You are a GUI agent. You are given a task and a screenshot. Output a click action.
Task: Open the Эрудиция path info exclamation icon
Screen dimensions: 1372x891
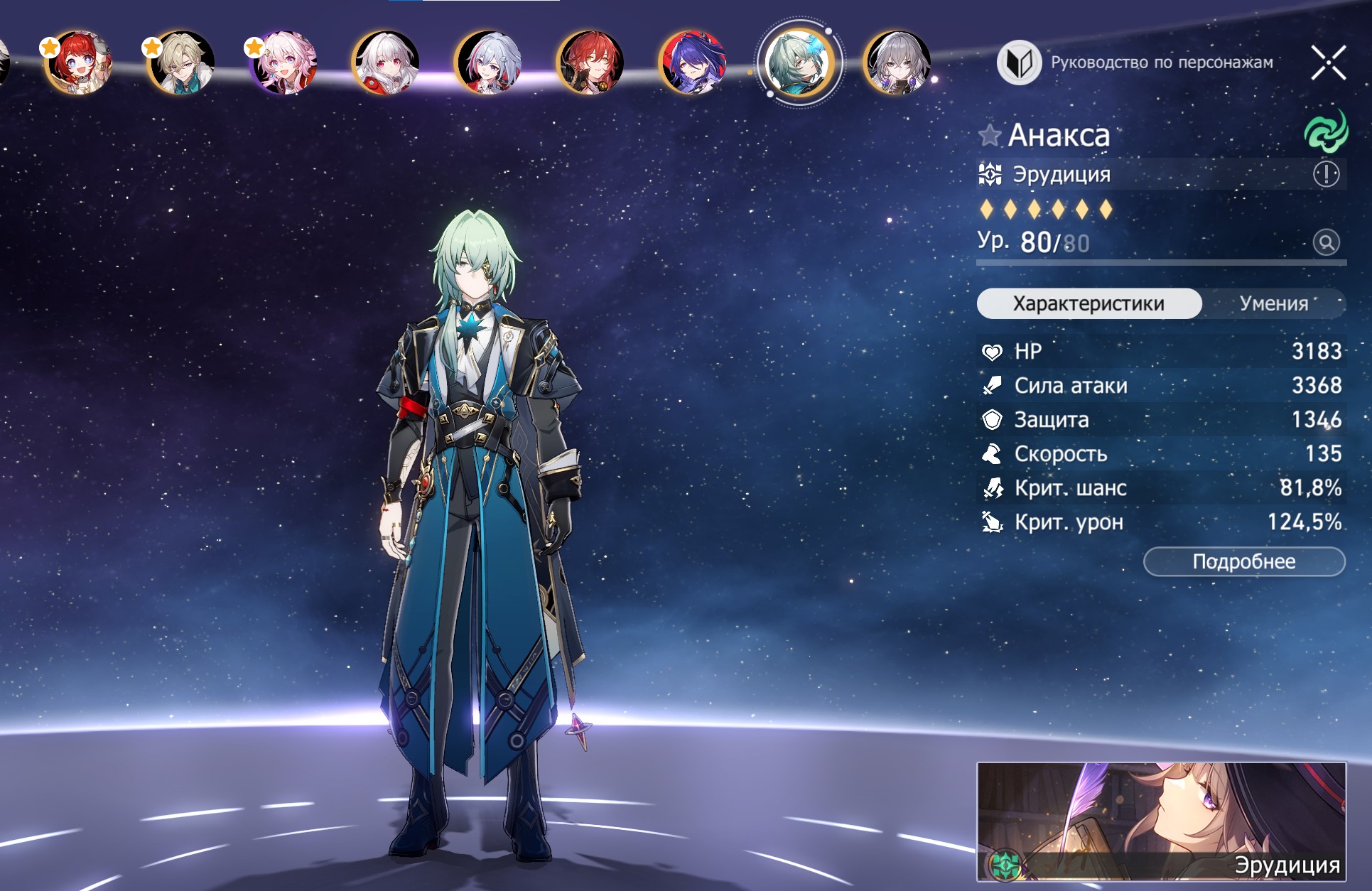pyautogui.click(x=1326, y=174)
